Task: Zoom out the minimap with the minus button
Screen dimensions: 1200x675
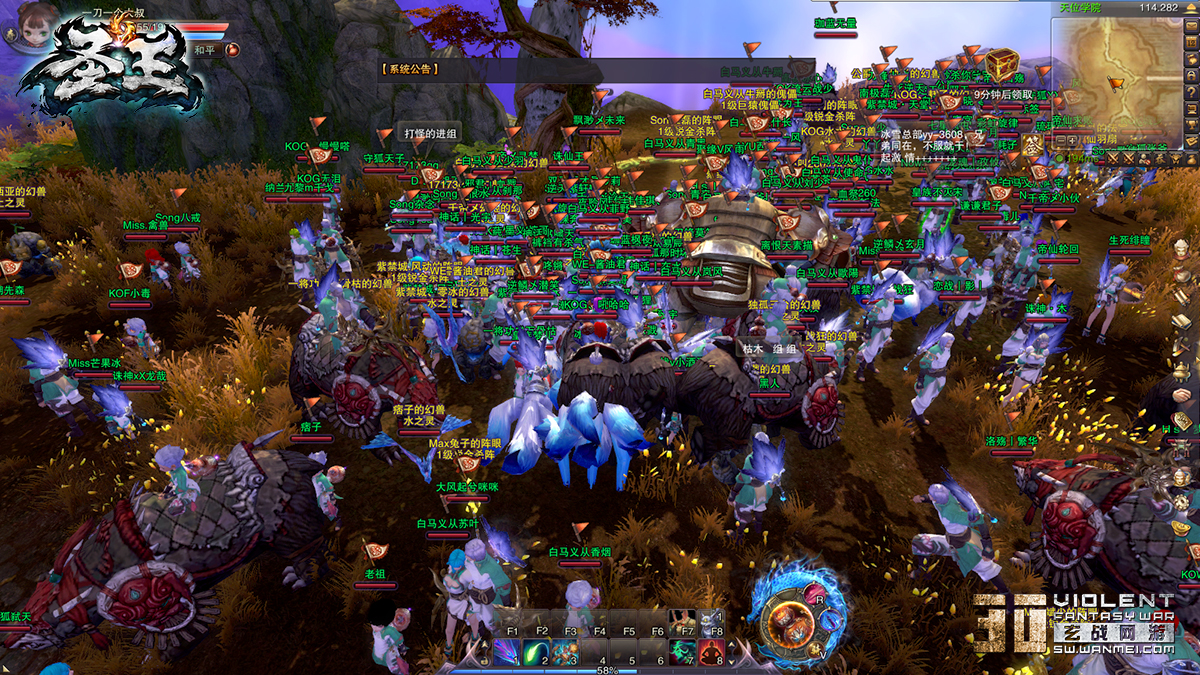Action: click(1060, 142)
